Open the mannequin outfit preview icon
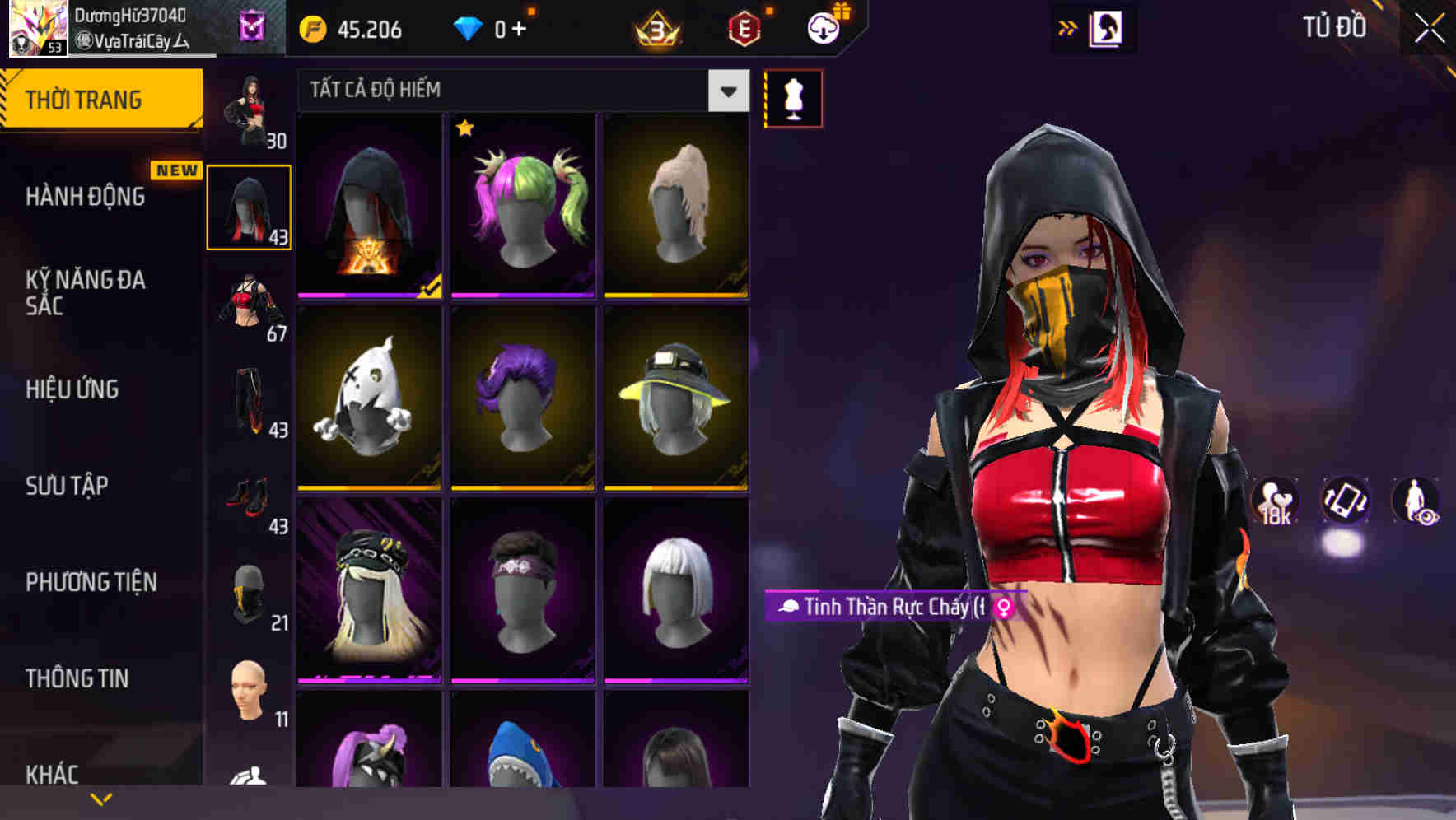Viewport: 1456px width, 820px height. coord(793,97)
